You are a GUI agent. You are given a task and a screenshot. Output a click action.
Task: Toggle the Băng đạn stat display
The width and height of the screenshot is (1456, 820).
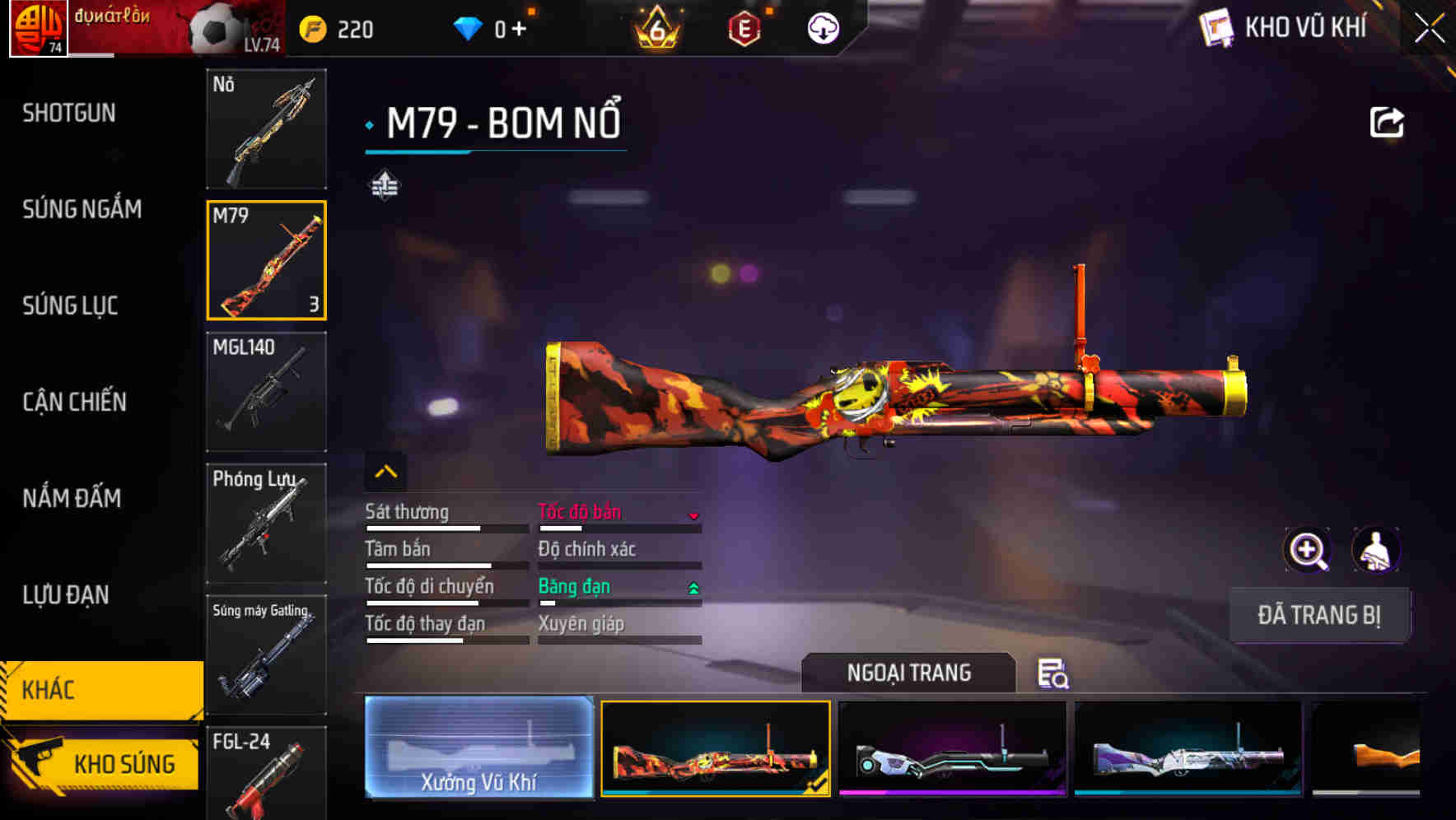point(575,586)
